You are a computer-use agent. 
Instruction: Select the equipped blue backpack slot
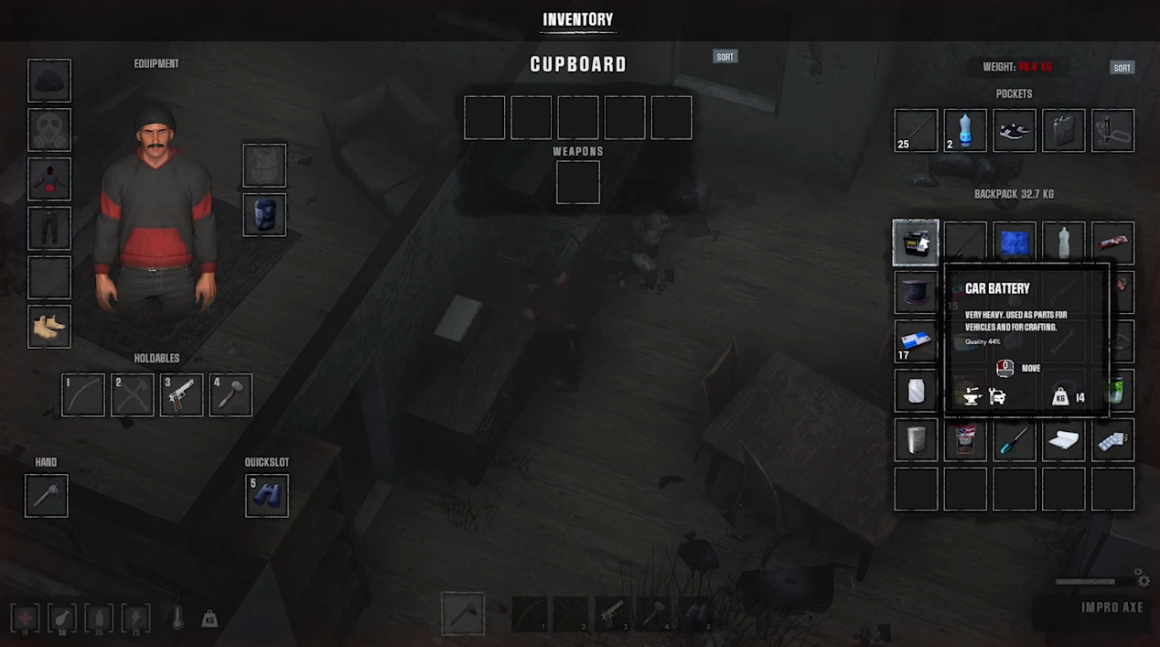(265, 215)
